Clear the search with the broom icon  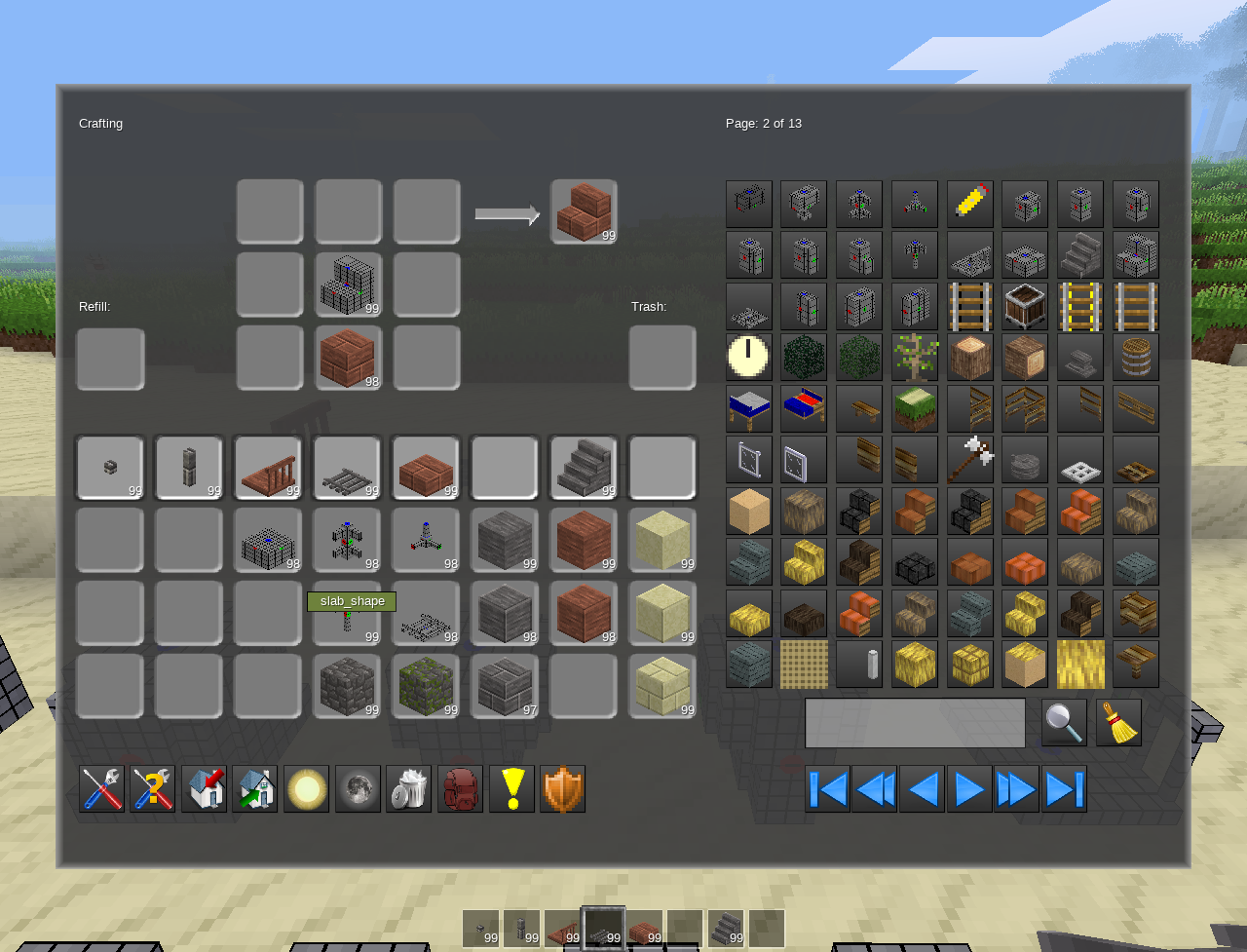coord(1117,723)
